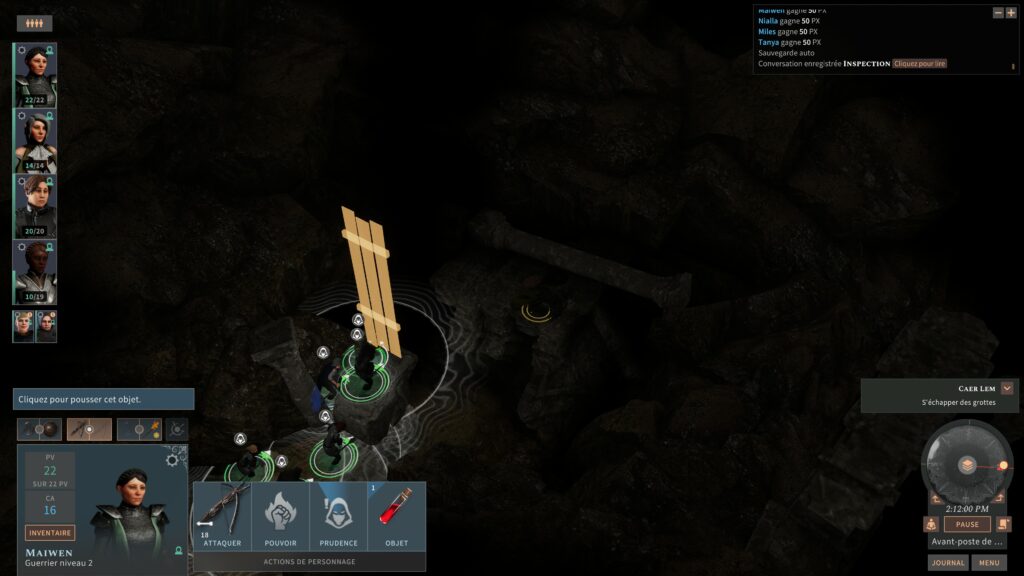Click 'Cliquez pour lire' in the log
Image resolution: width=1024 pixels, height=576 pixels.
point(919,64)
